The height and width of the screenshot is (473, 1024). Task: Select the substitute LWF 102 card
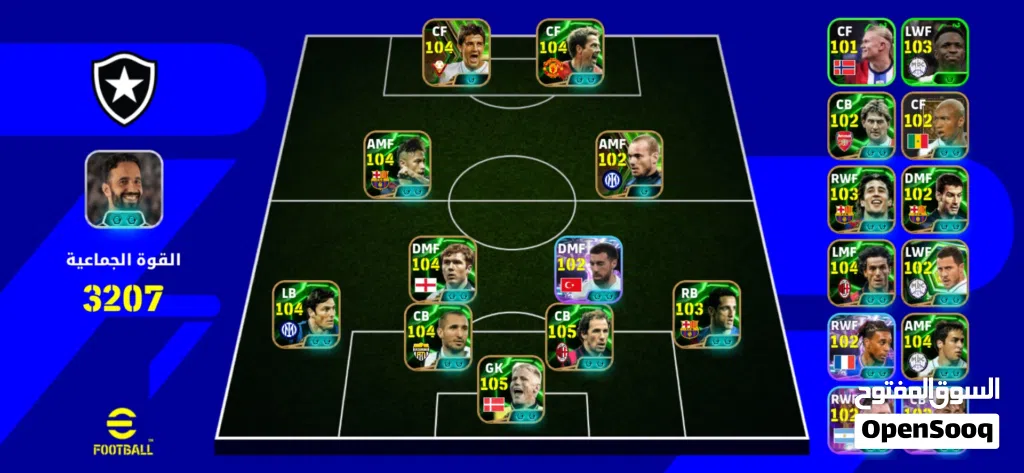[935, 273]
